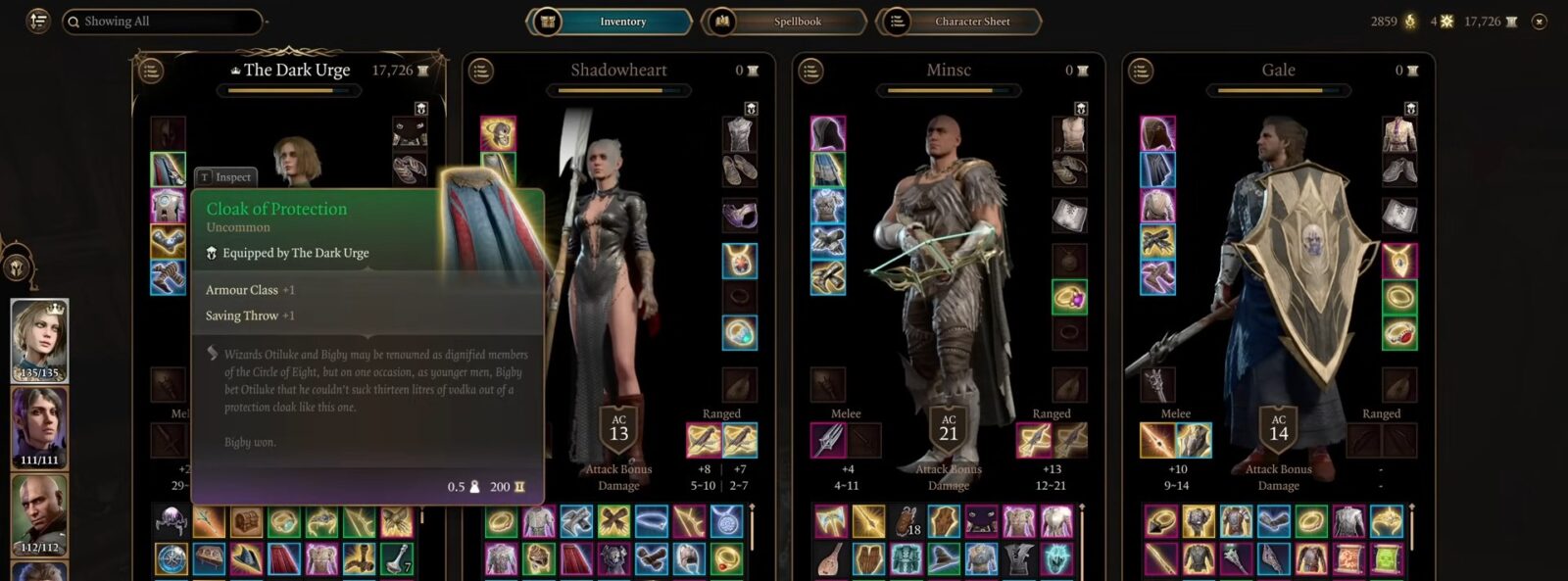
Task: Select Minsc's equipped cloak slot
Action: pyautogui.click(x=828, y=169)
